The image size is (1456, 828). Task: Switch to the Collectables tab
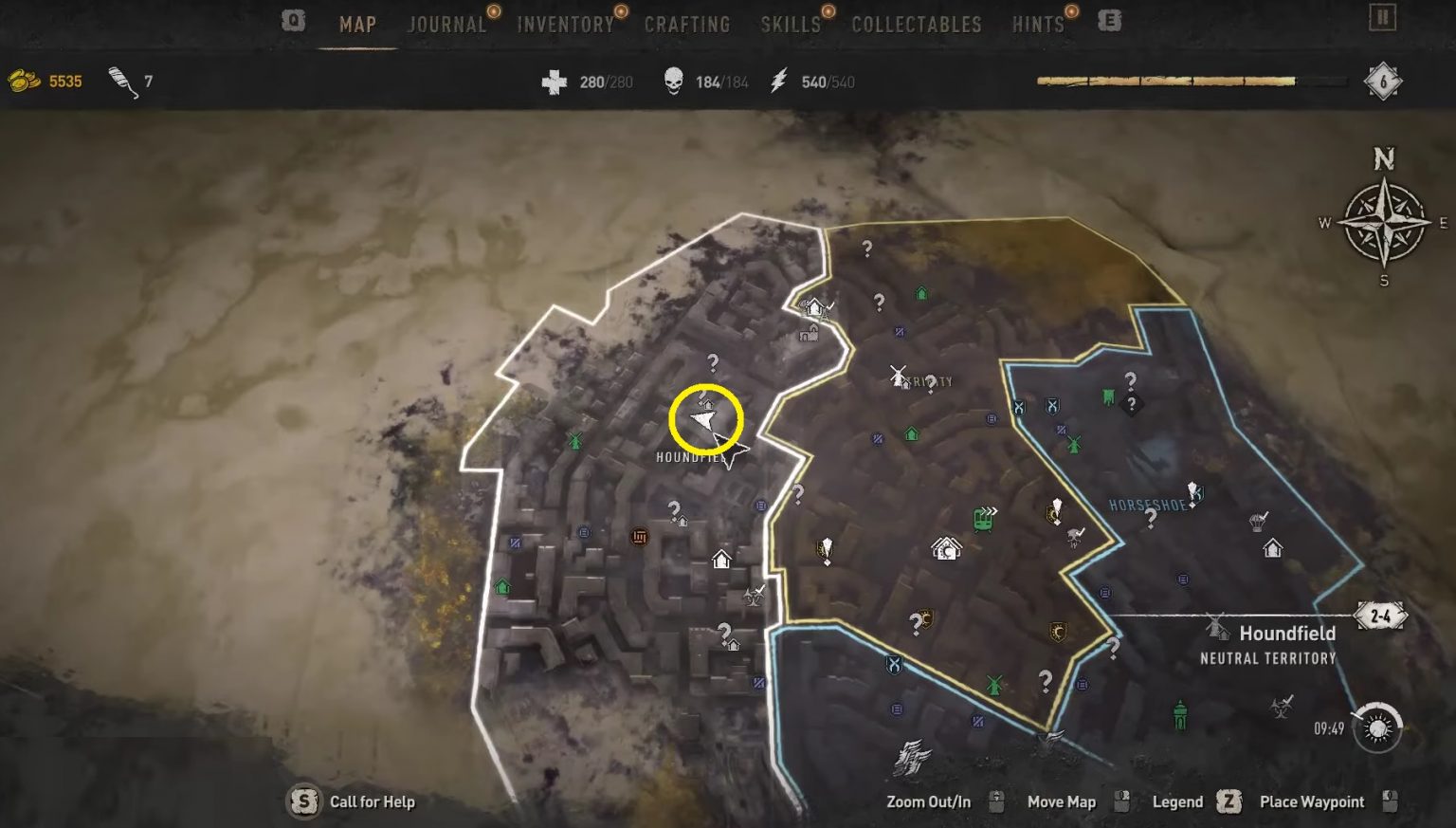(x=915, y=24)
